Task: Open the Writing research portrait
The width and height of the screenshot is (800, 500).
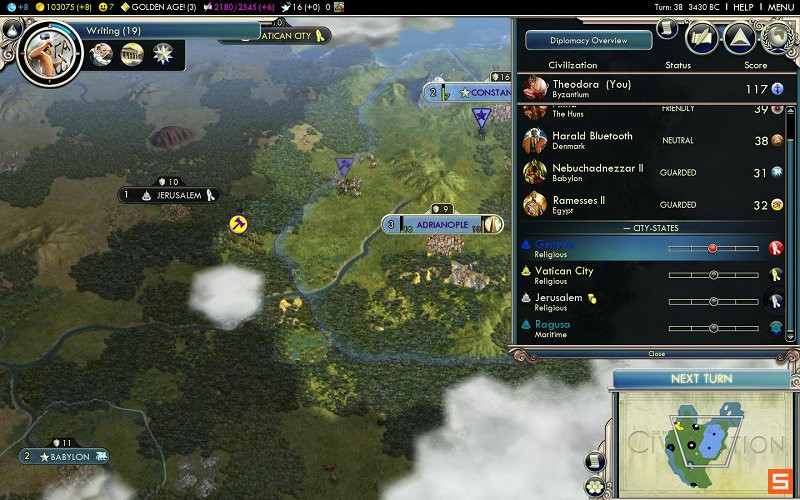Action: (x=45, y=48)
